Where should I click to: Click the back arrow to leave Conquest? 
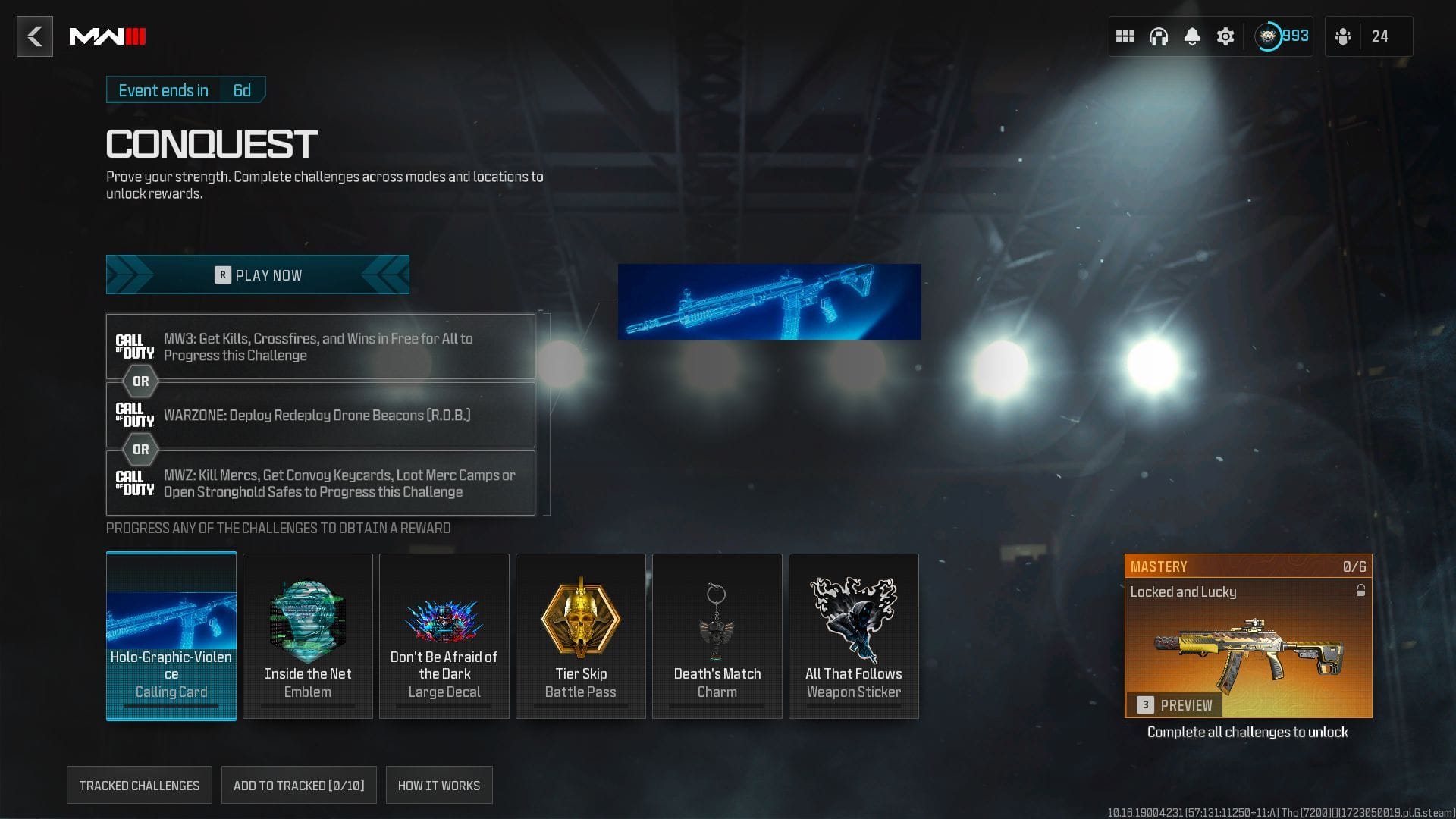(x=34, y=36)
